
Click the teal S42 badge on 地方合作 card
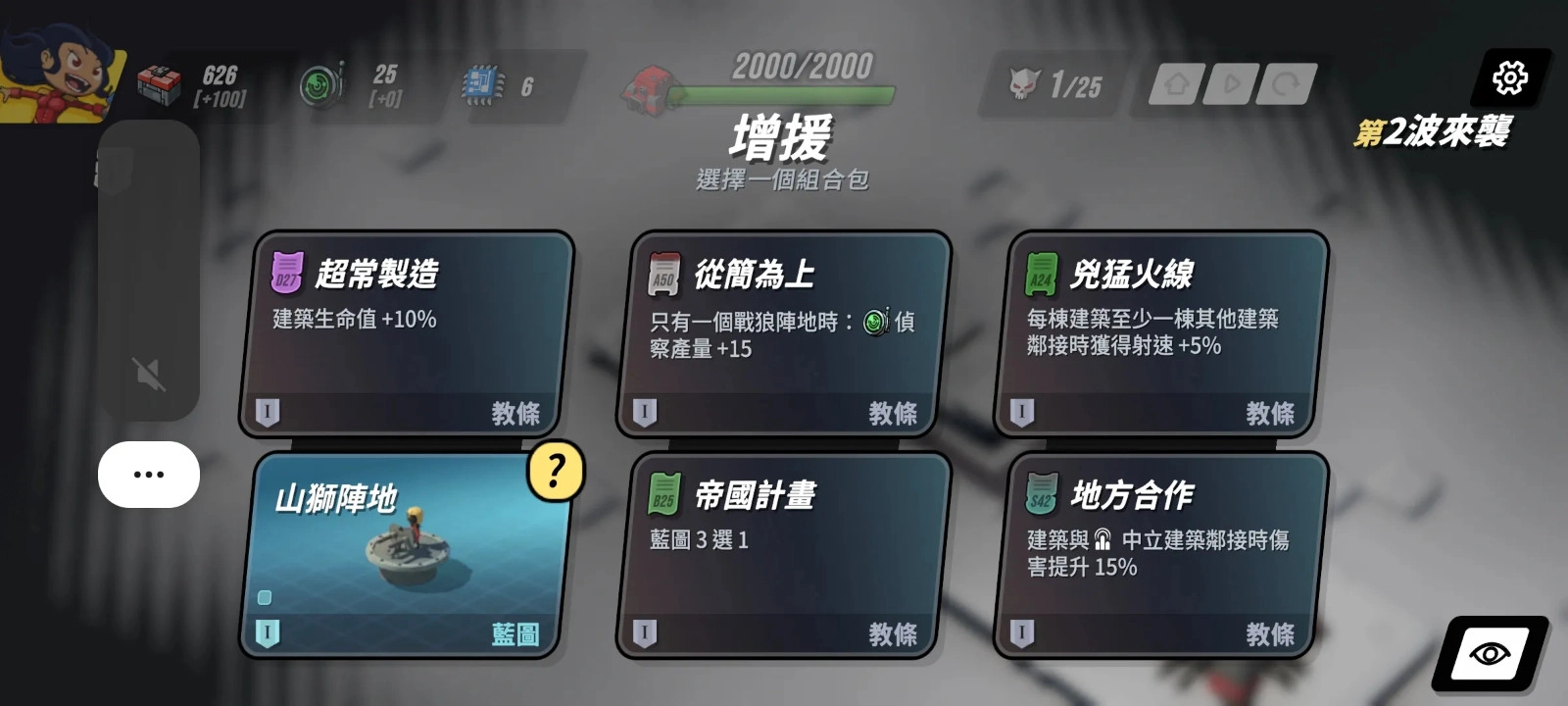click(x=1043, y=494)
